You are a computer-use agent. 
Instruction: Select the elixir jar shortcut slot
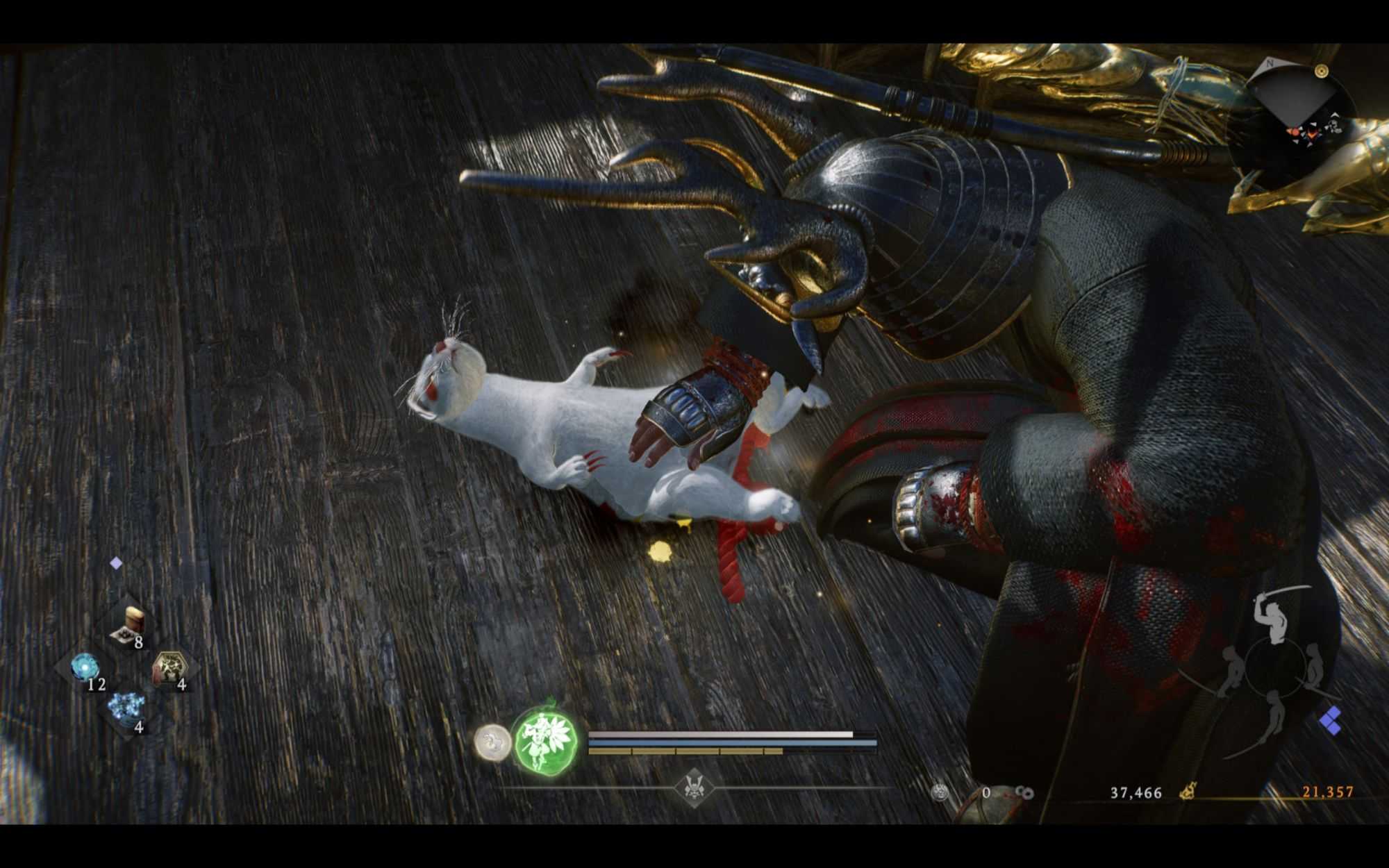click(130, 622)
